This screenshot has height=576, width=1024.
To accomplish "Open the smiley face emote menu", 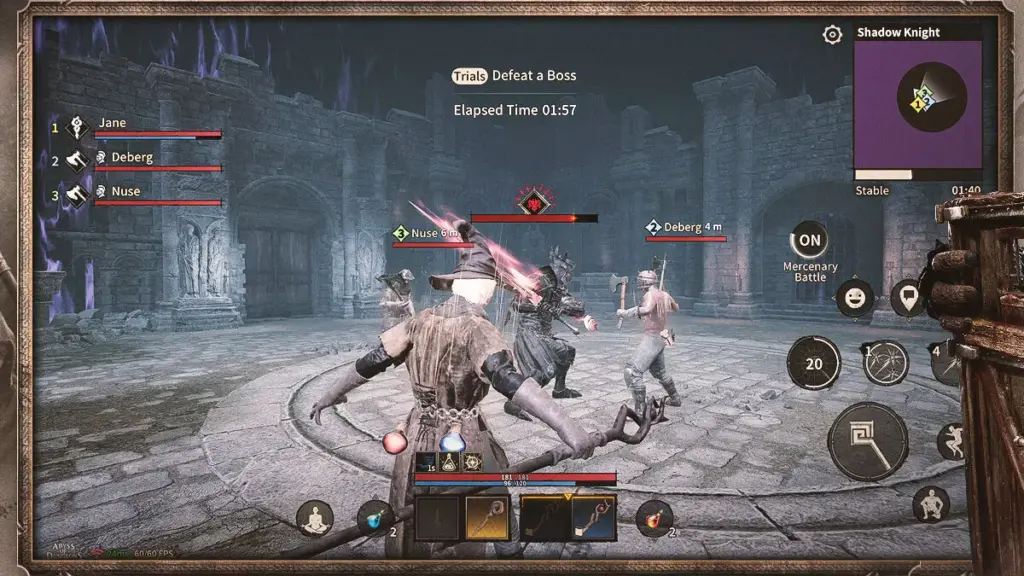I will pyautogui.click(x=855, y=297).
